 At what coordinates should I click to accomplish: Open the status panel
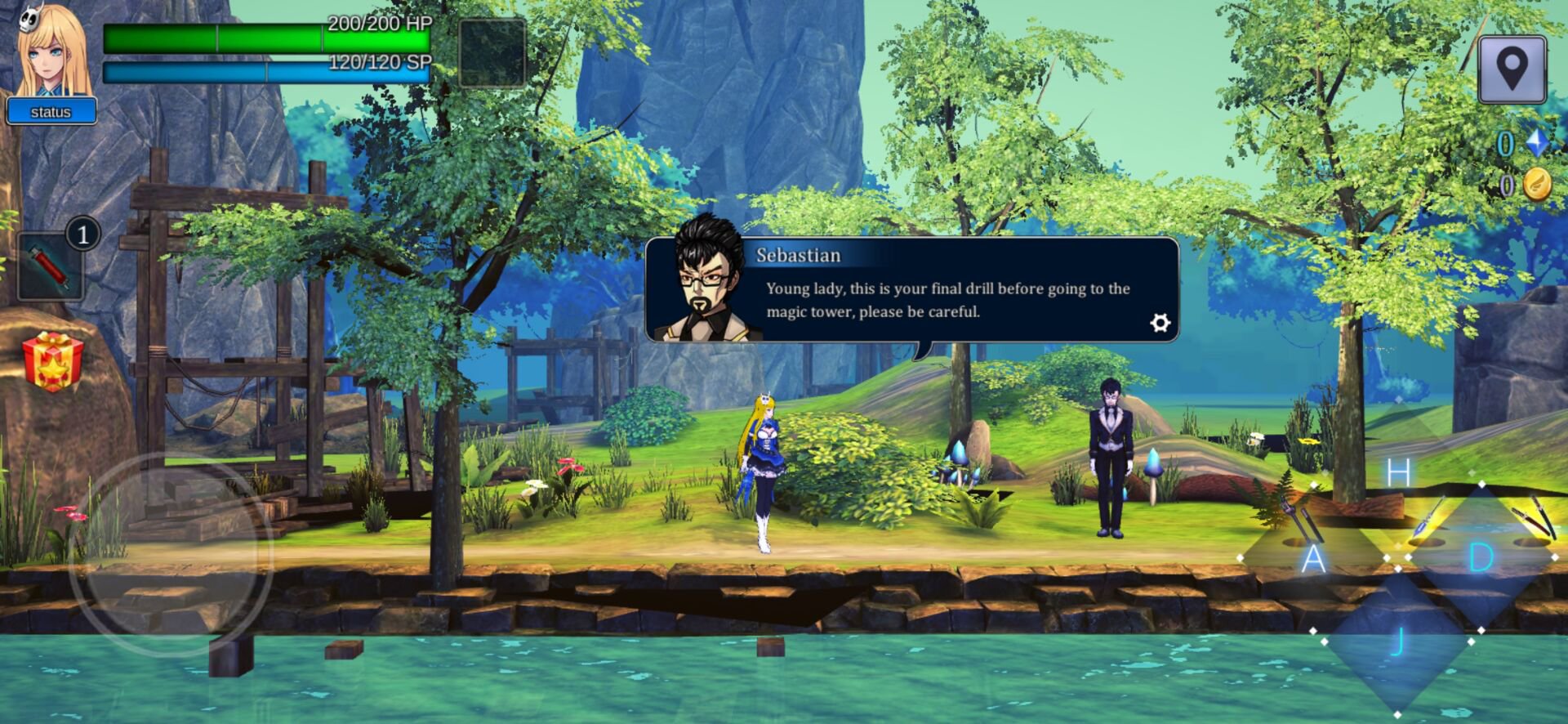(x=51, y=111)
